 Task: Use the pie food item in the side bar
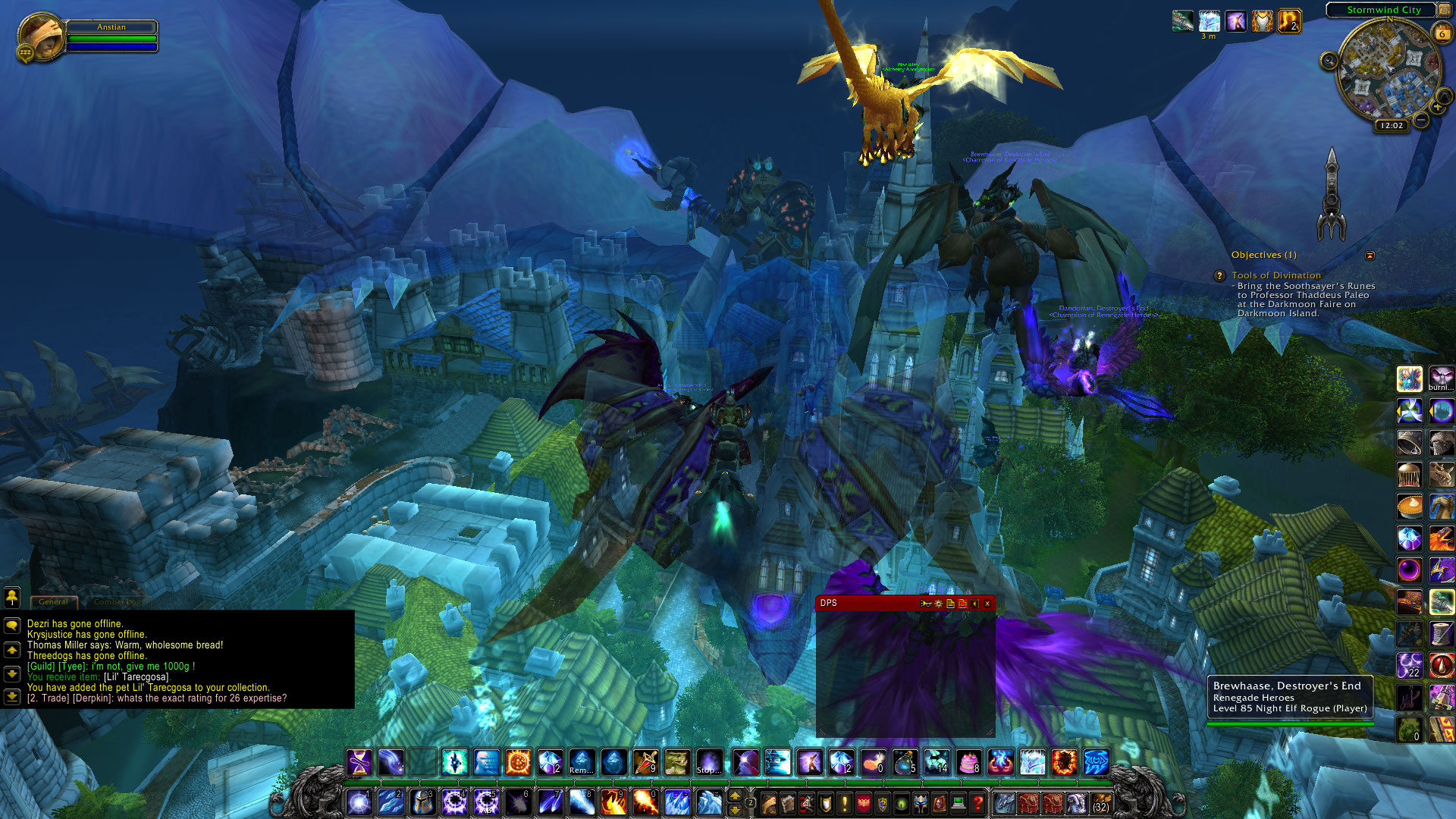(x=1409, y=506)
